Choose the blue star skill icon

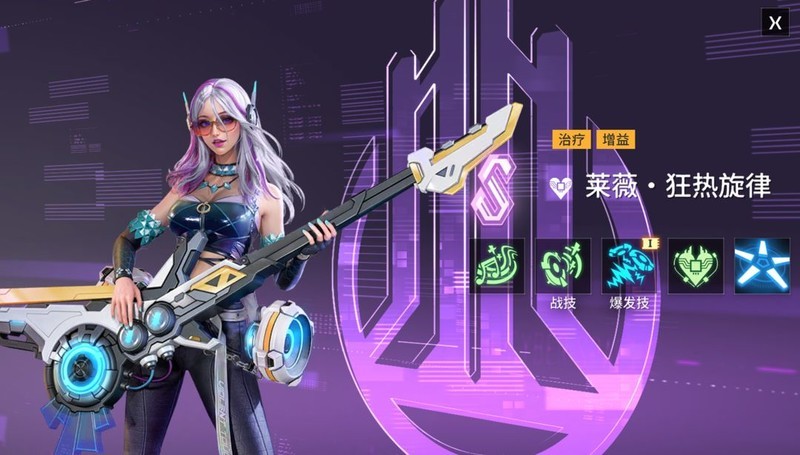coord(762,265)
